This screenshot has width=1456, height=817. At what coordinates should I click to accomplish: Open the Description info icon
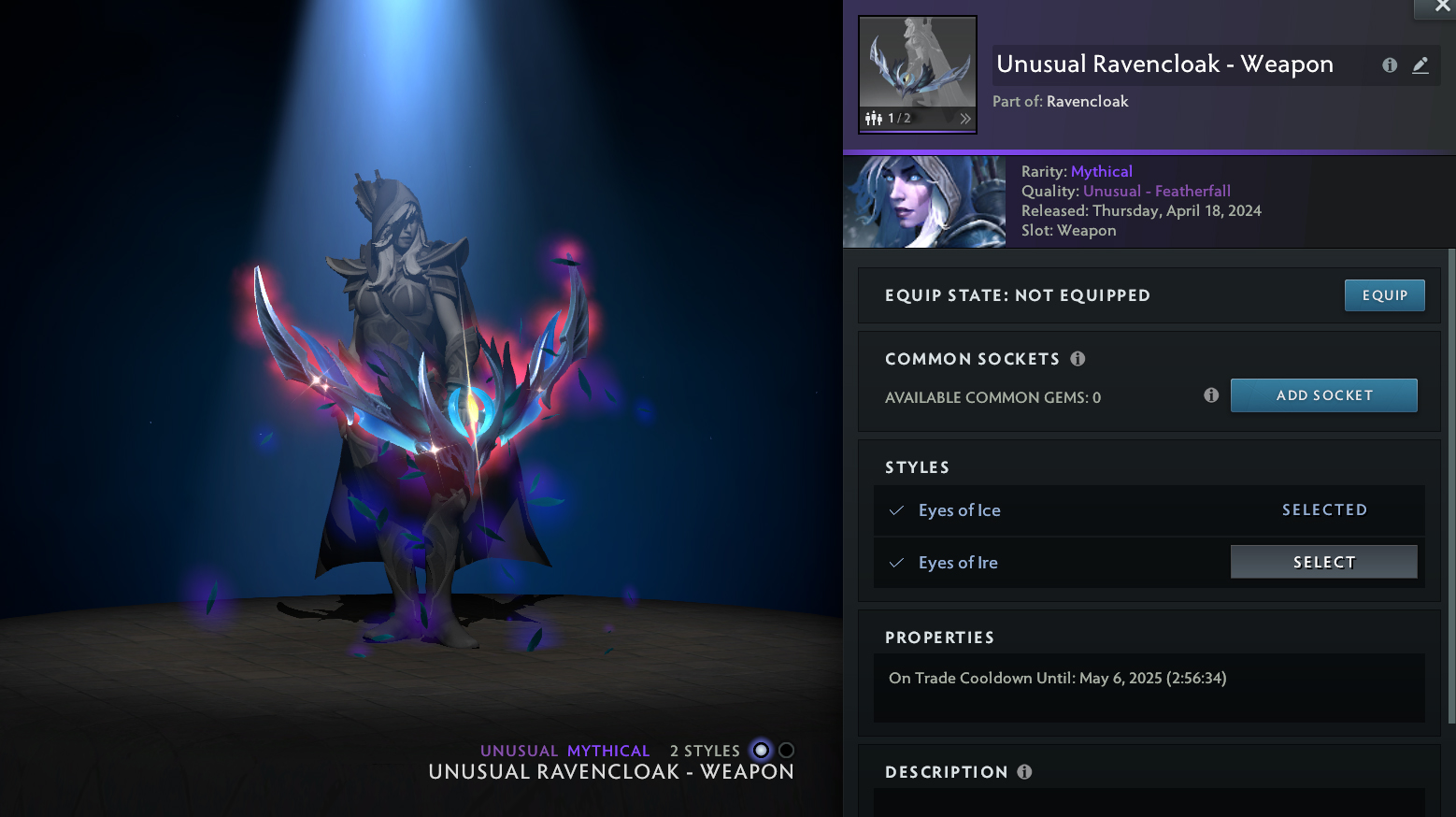click(1024, 772)
